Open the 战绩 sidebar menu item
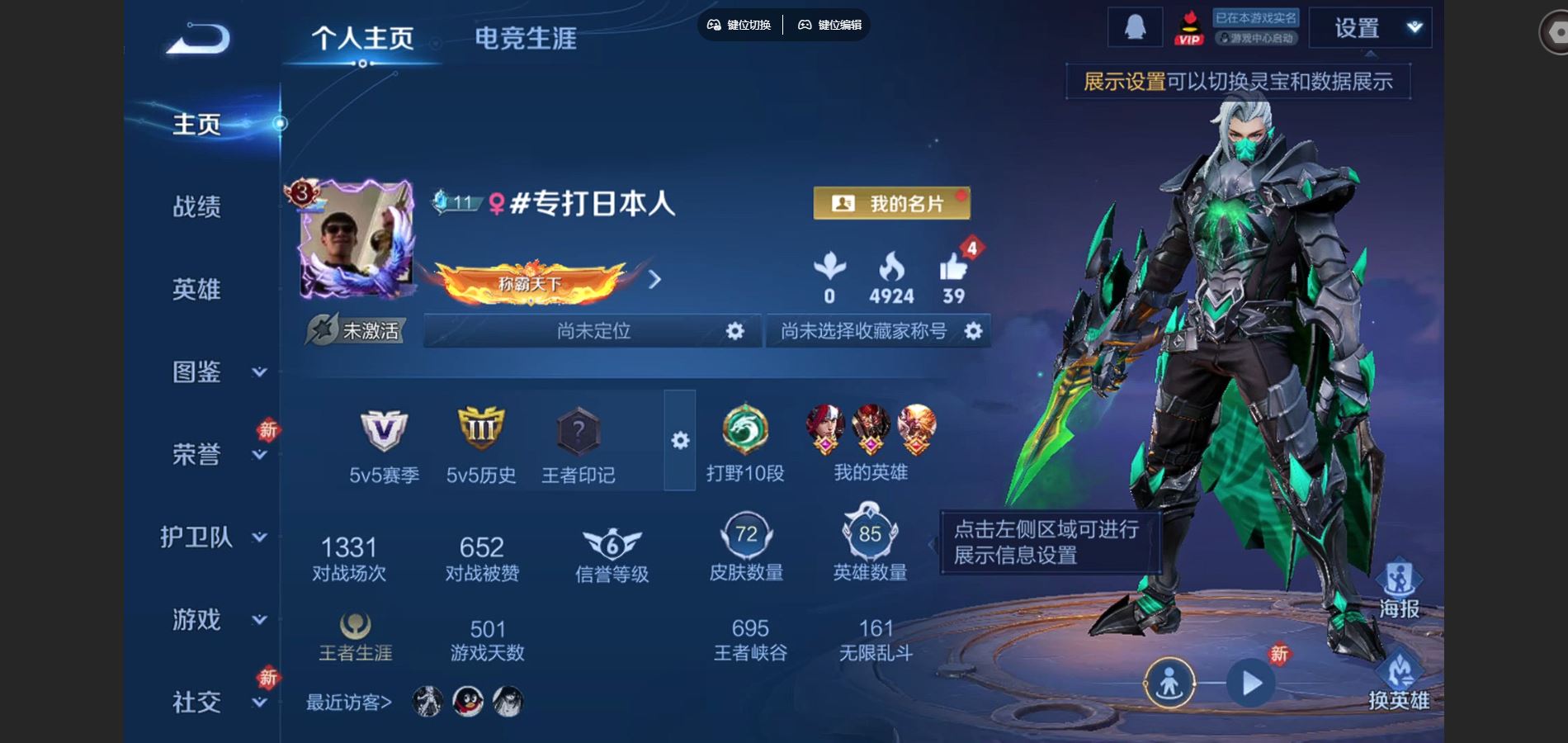The width and height of the screenshot is (1568, 743). (x=198, y=208)
